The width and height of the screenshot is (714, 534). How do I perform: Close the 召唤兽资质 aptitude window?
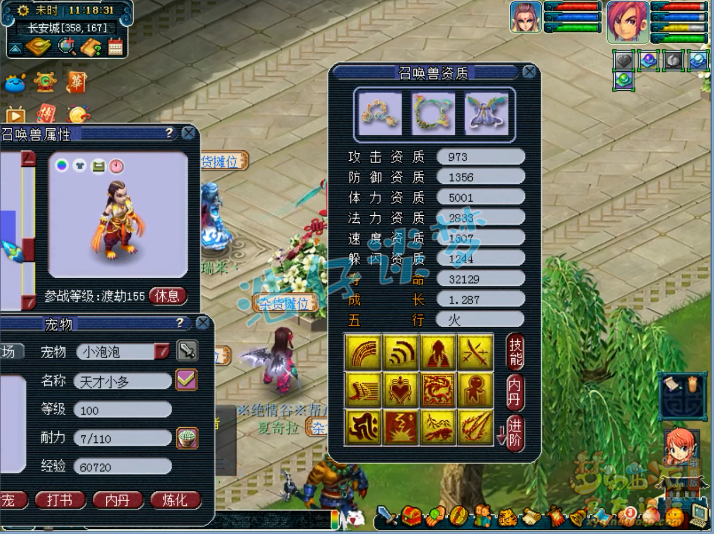coord(529,72)
